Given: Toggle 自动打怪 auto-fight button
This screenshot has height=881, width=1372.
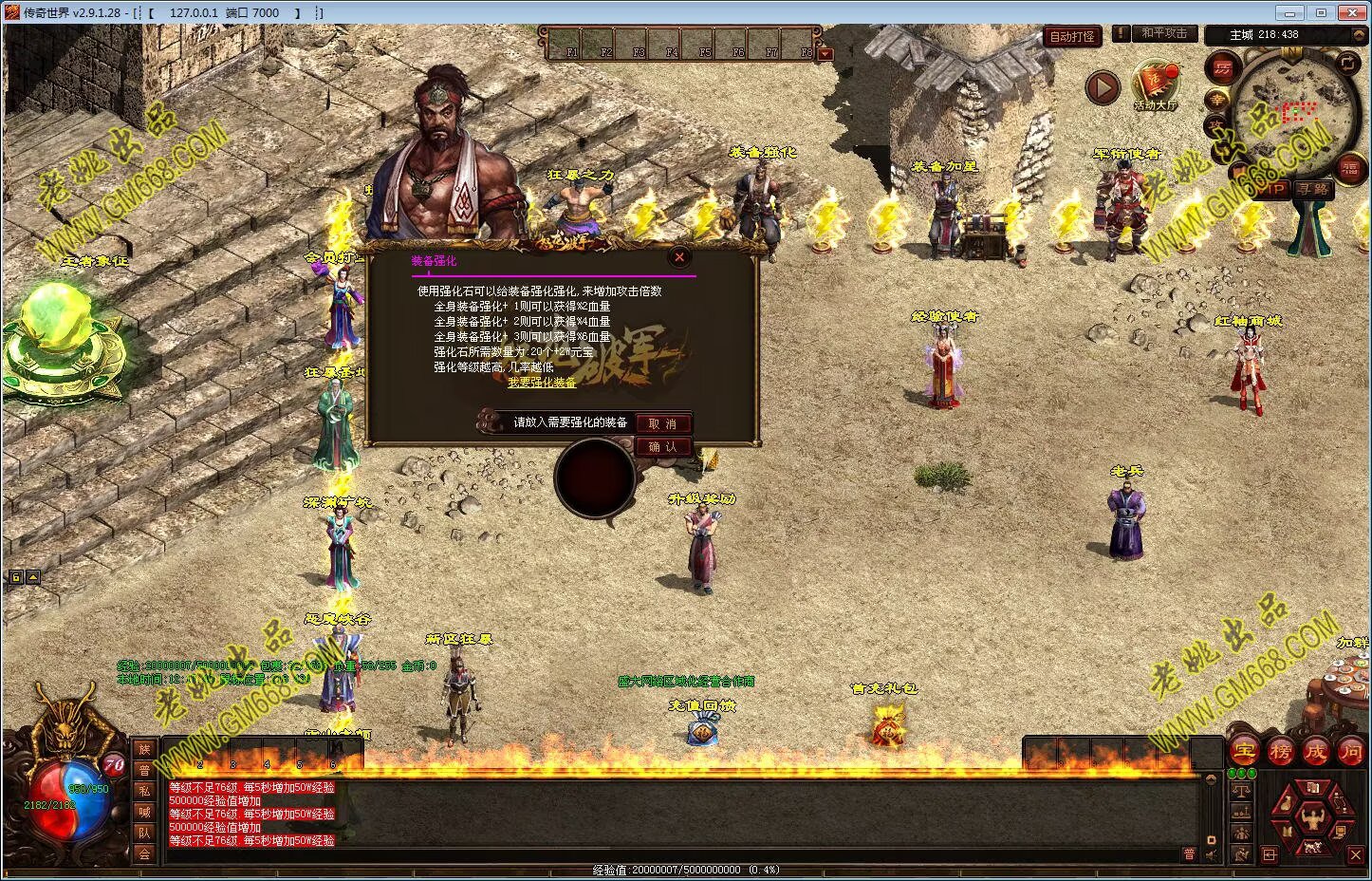Looking at the screenshot, I should point(1072,36).
